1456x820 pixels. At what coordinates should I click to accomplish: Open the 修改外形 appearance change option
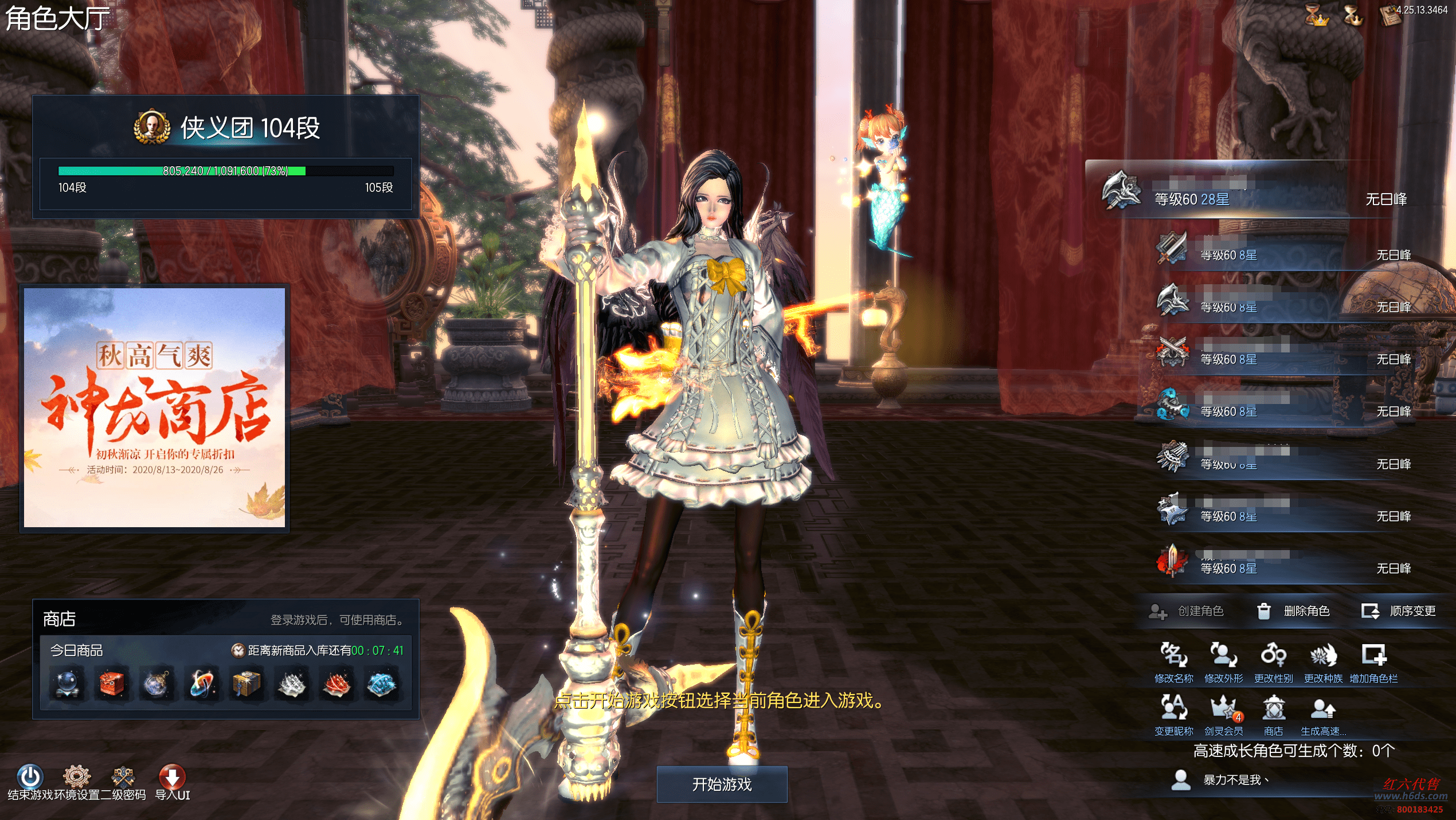click(x=1223, y=656)
